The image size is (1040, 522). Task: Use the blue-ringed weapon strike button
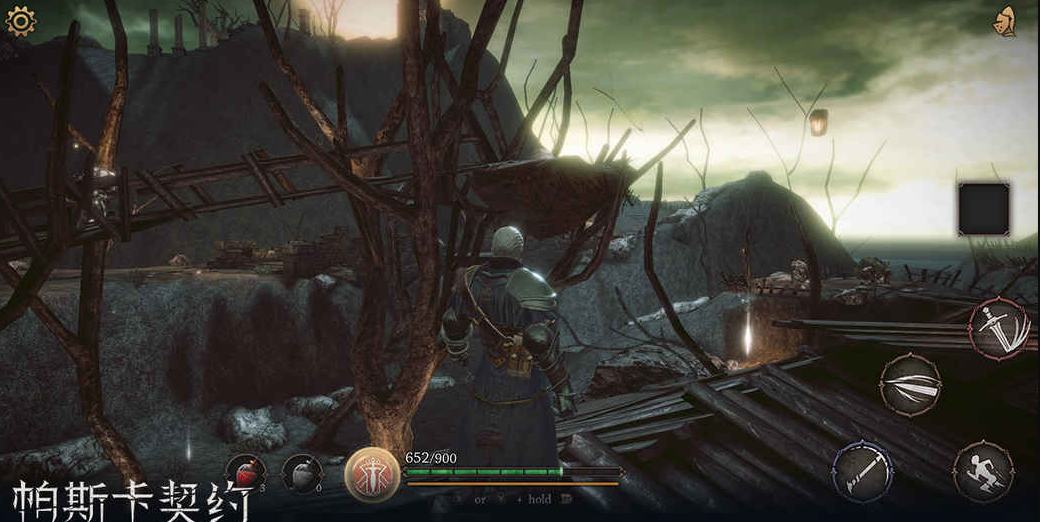coord(862,470)
